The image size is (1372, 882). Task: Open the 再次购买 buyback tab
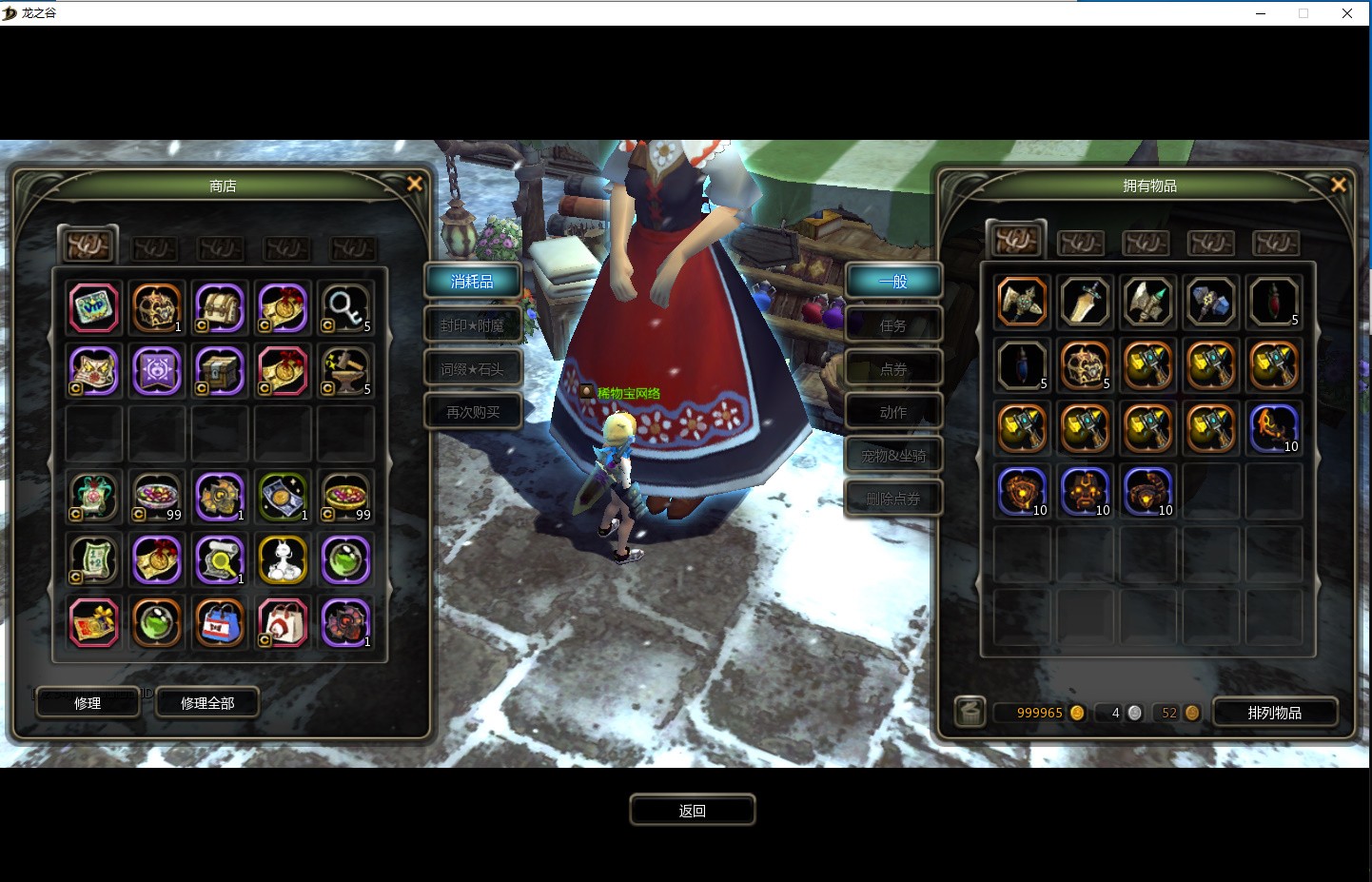click(x=473, y=412)
